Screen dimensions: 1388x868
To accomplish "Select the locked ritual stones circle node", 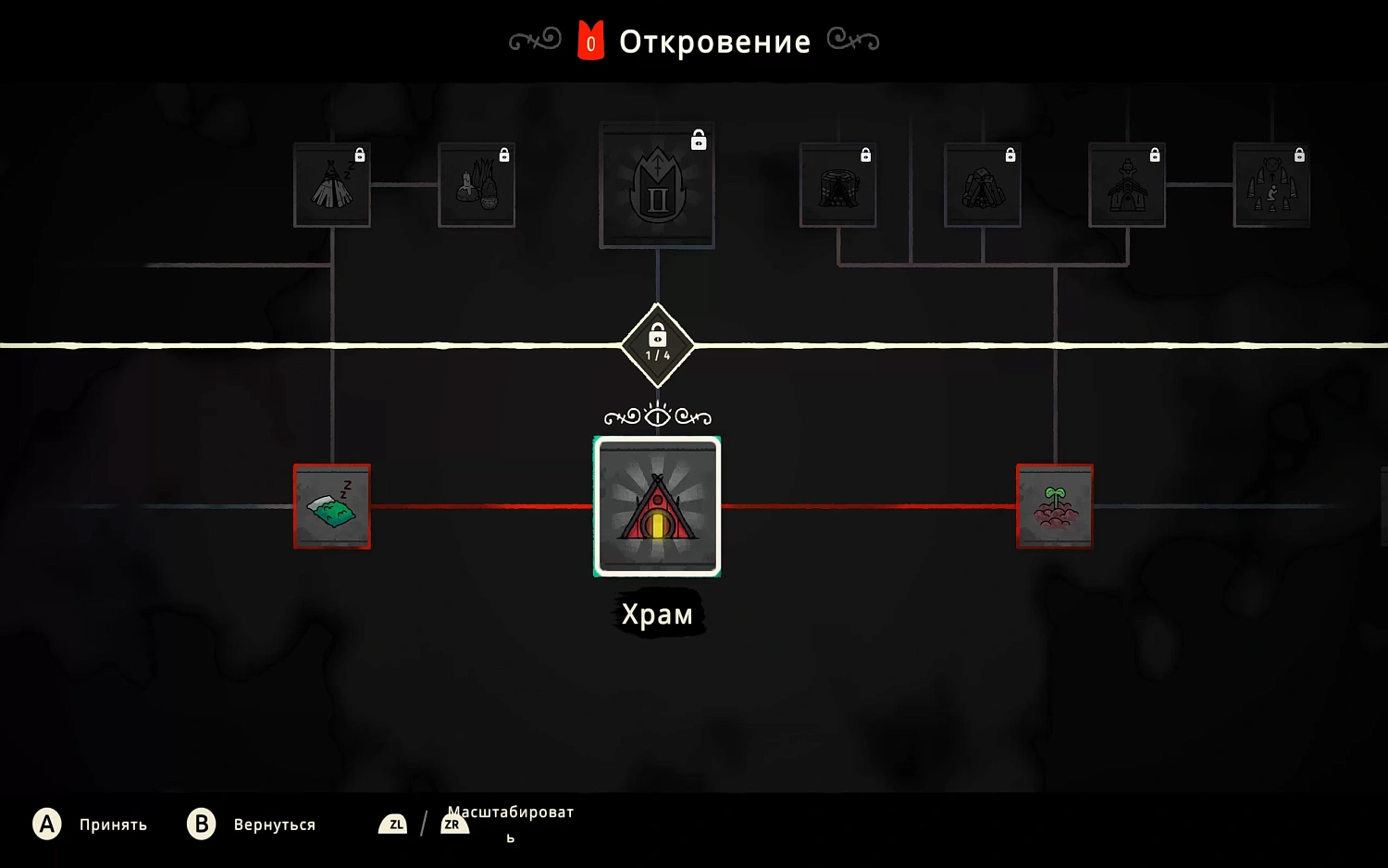I will pos(1271,185).
